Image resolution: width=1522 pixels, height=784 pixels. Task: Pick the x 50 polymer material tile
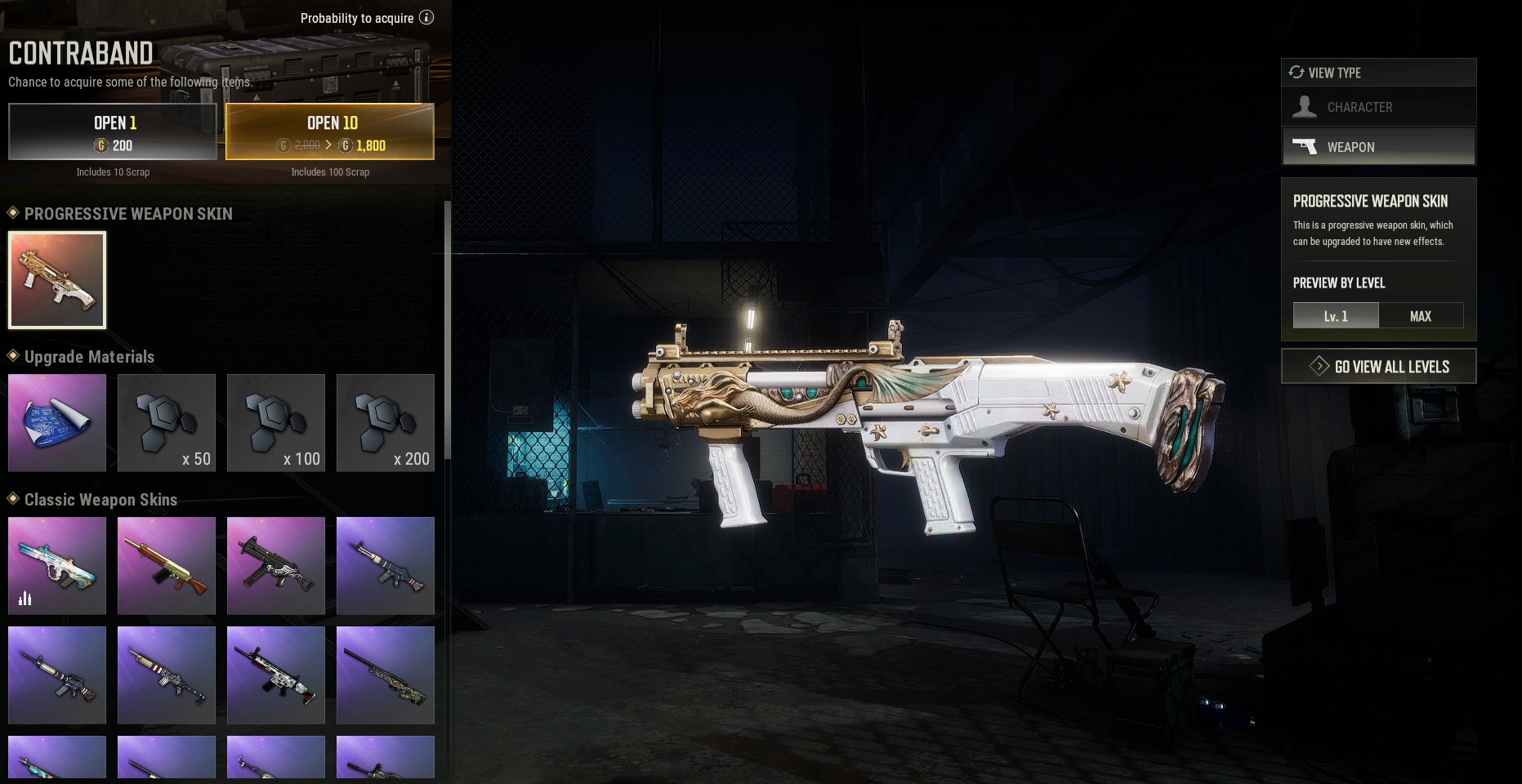(x=167, y=423)
